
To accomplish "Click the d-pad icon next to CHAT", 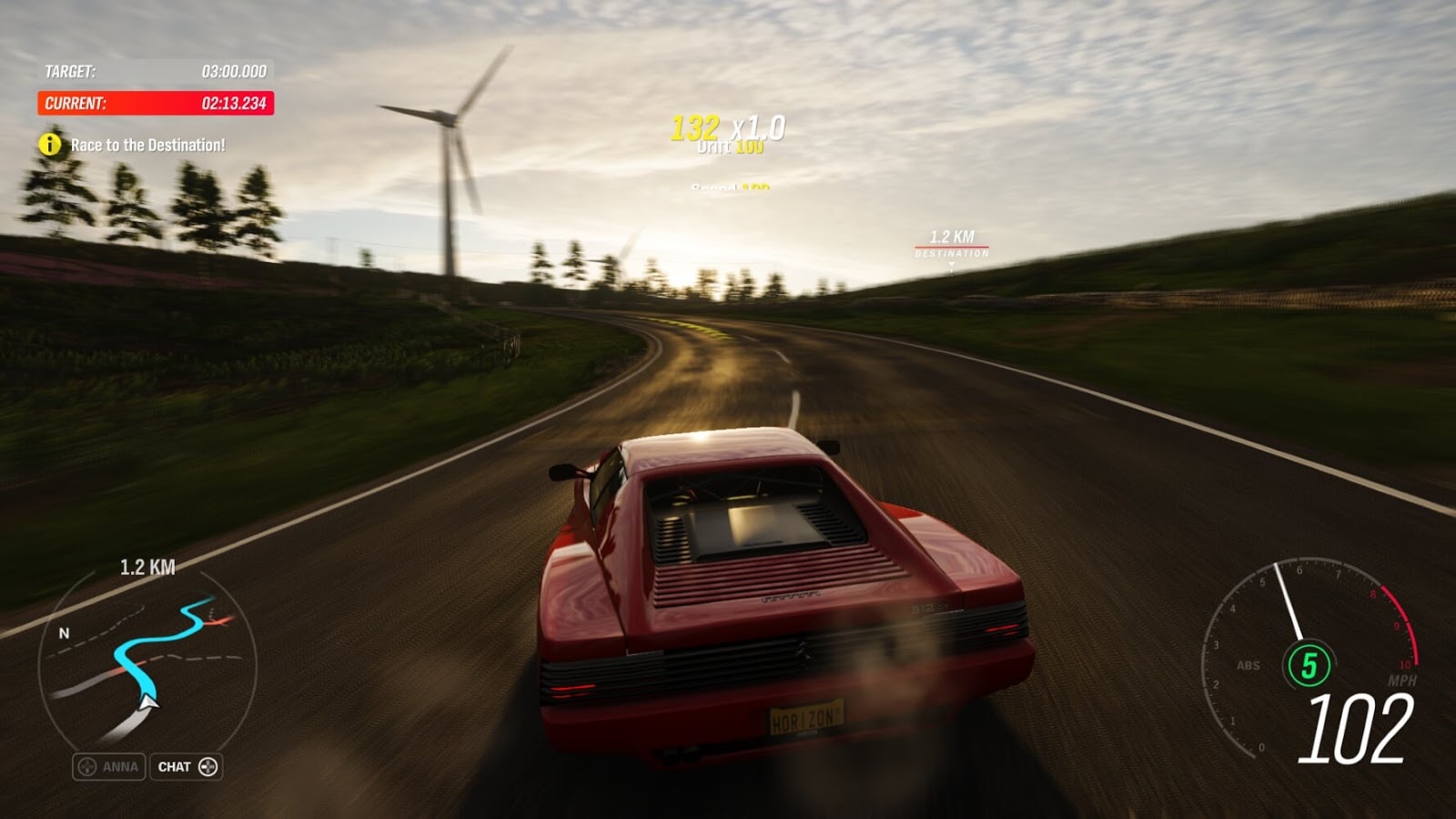I will [x=207, y=766].
